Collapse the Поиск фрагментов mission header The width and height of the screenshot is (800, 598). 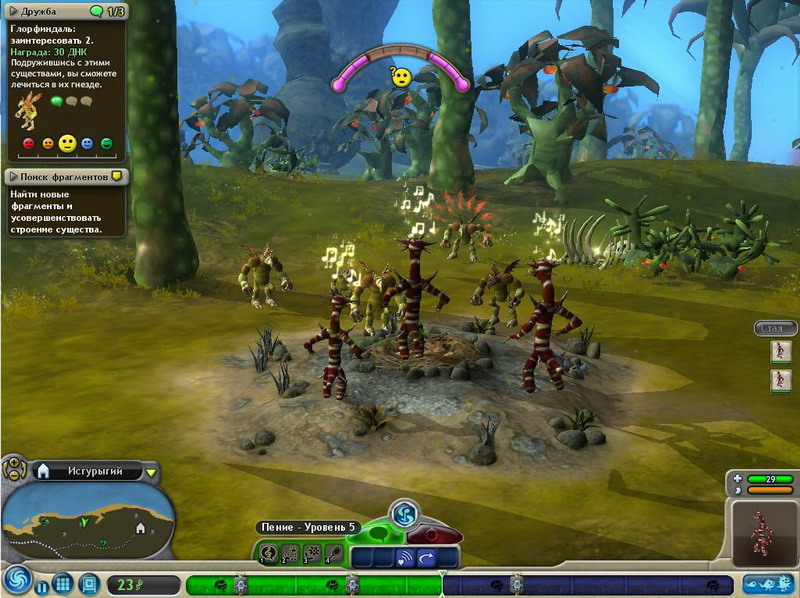[x=13, y=176]
